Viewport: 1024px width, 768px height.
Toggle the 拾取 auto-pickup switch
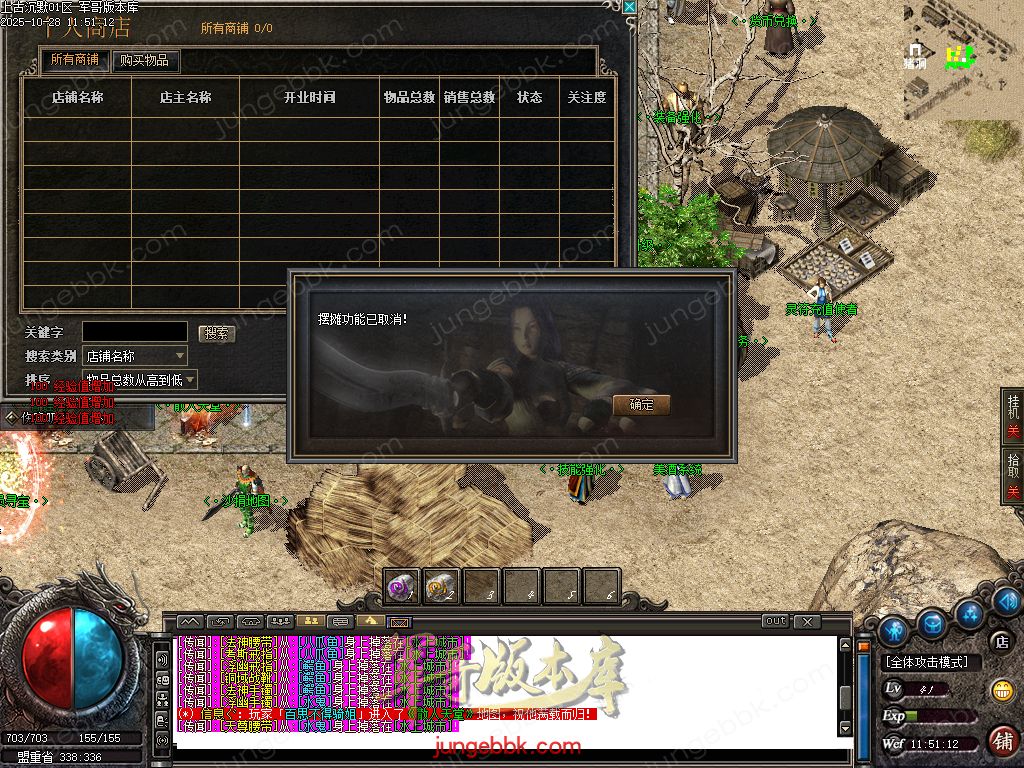pos(1012,476)
